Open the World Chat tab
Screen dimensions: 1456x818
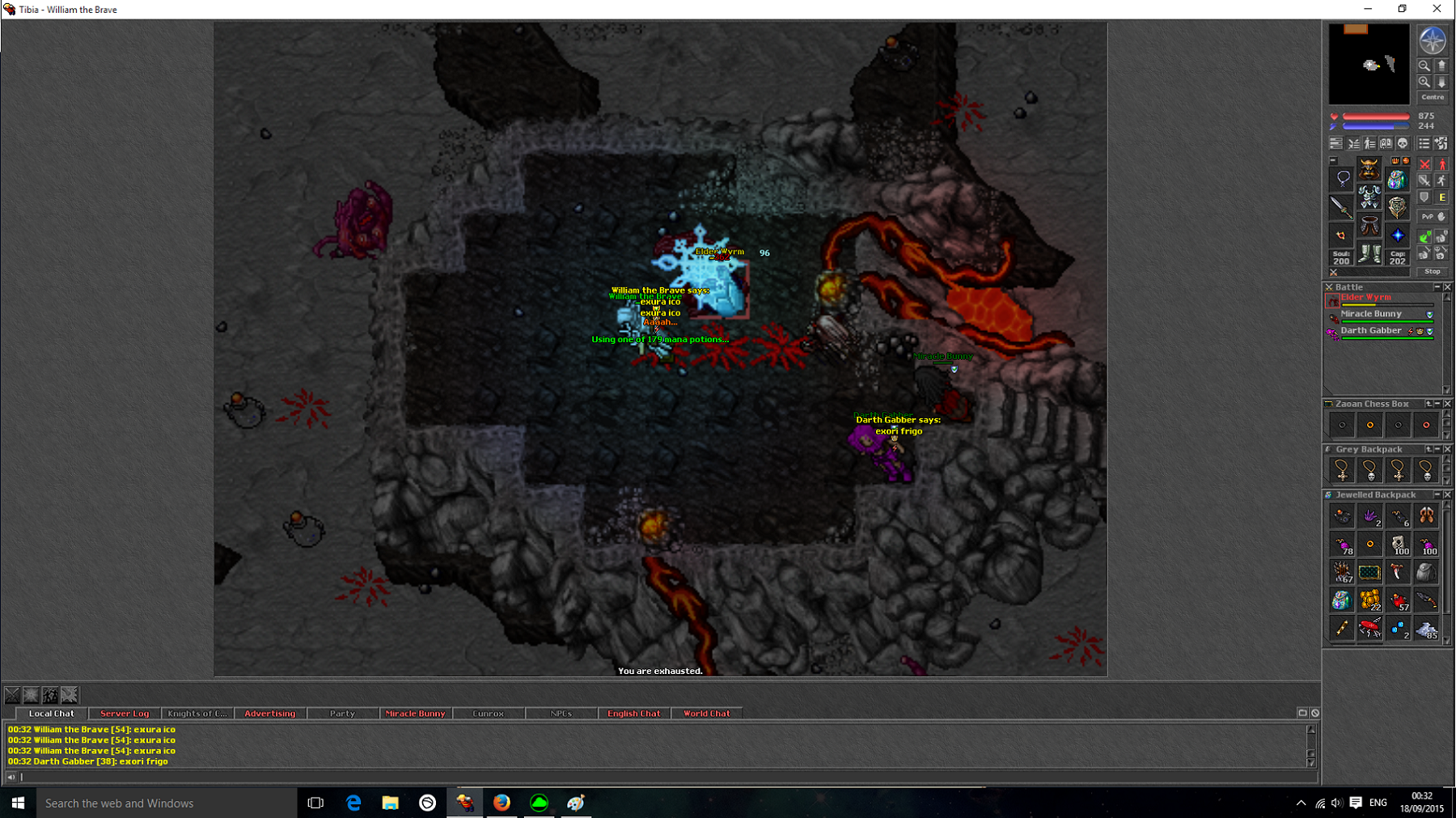click(706, 714)
